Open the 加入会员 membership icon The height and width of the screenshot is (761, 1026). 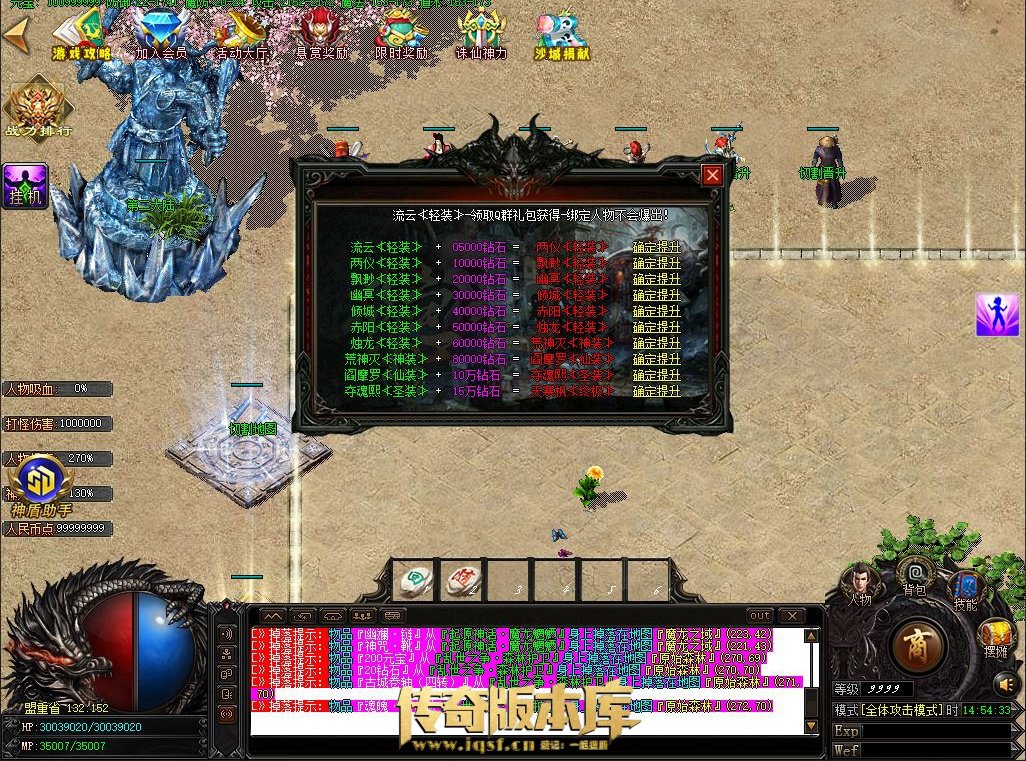coord(161,37)
